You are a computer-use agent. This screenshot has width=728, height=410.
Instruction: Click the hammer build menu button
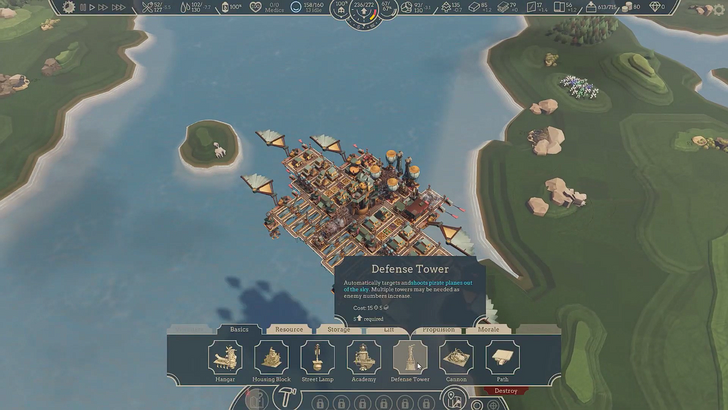(283, 398)
